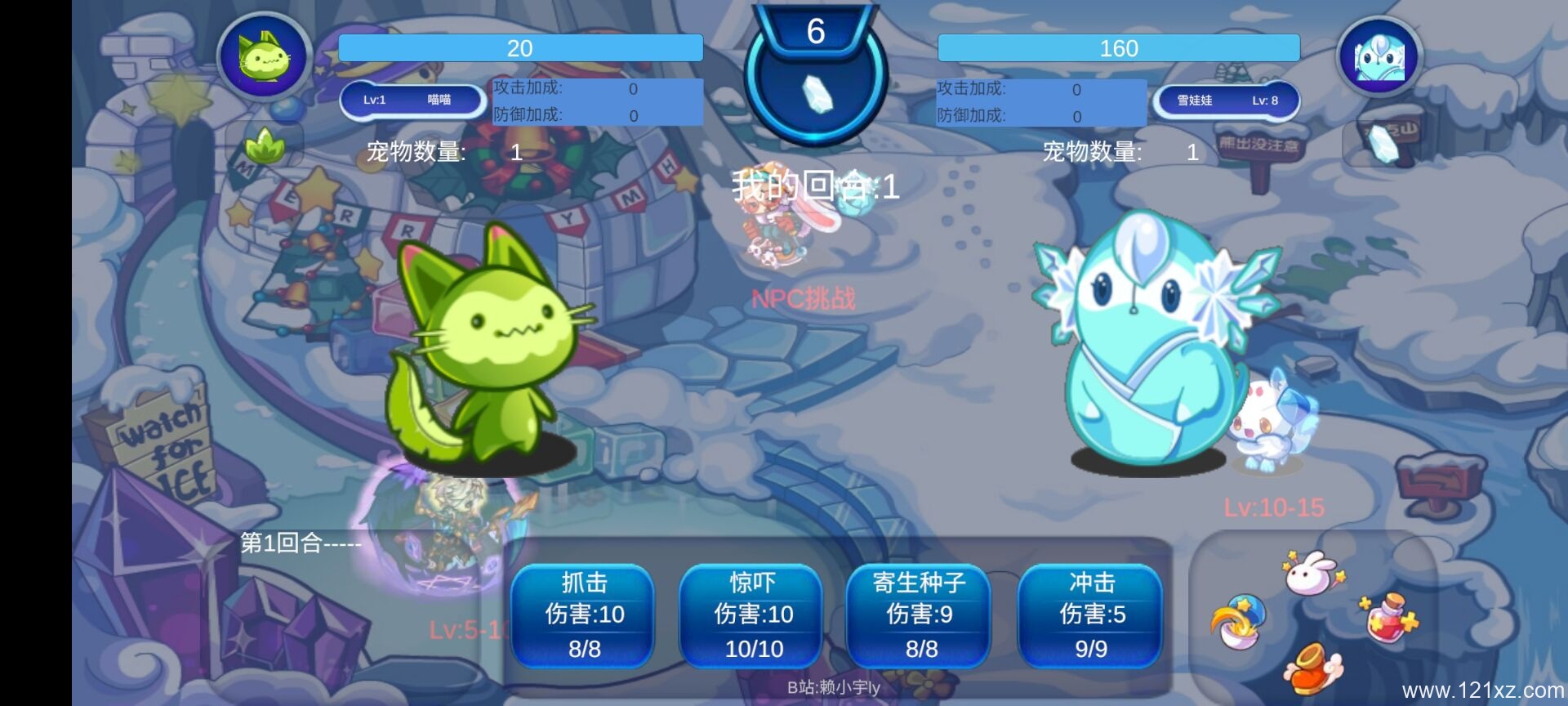
Task: Open the white bunny pet-switch icon
Action: click(x=1311, y=573)
